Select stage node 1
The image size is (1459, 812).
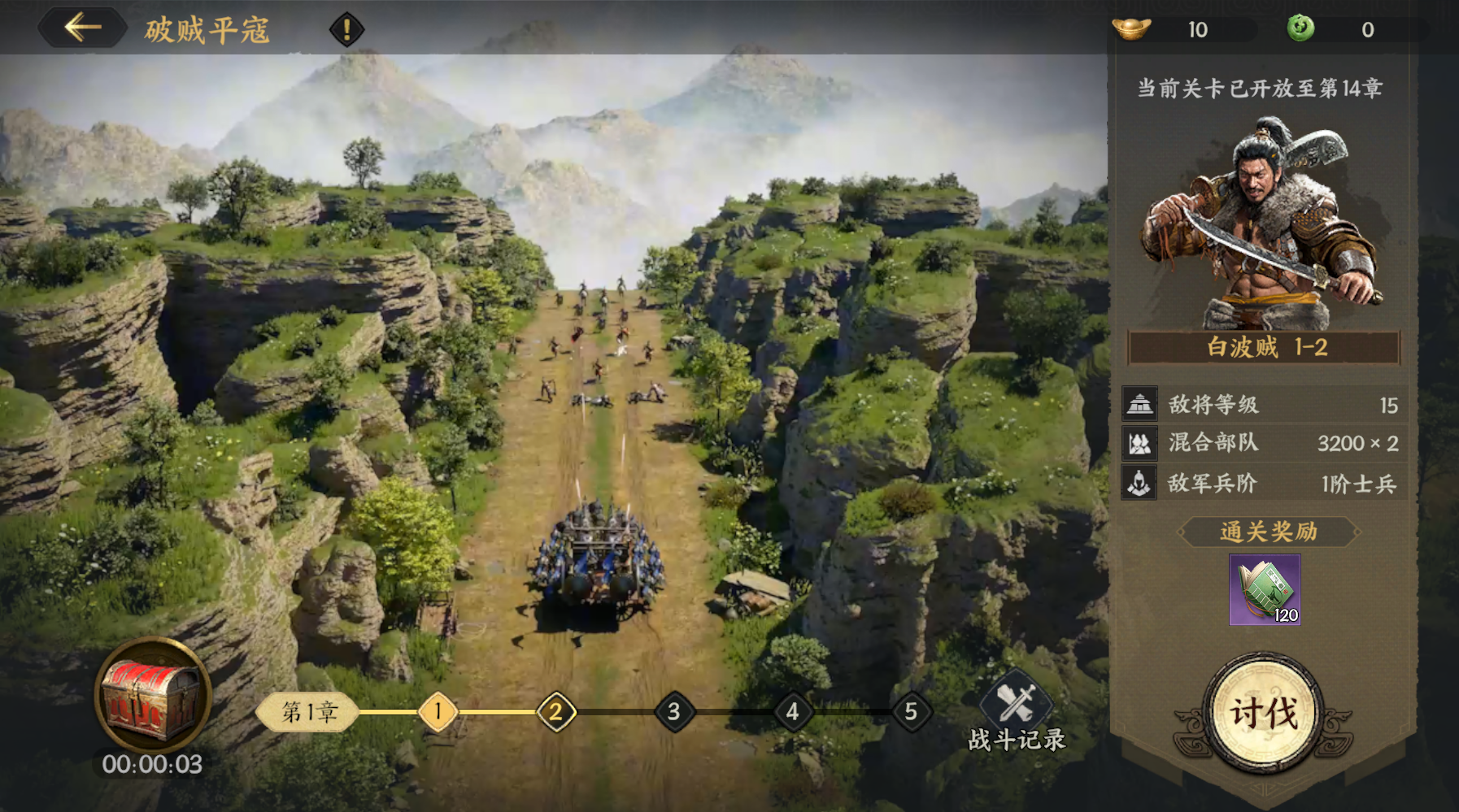click(438, 712)
